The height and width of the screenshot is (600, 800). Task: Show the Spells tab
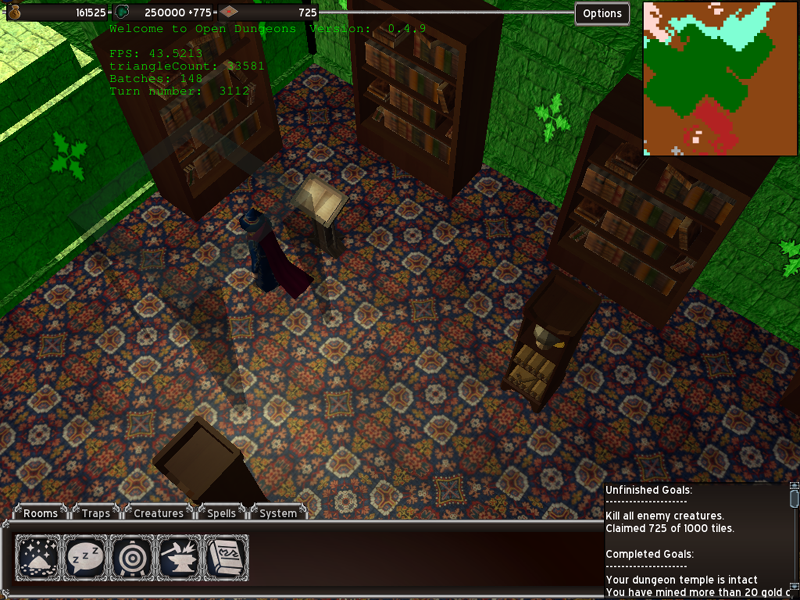point(222,513)
